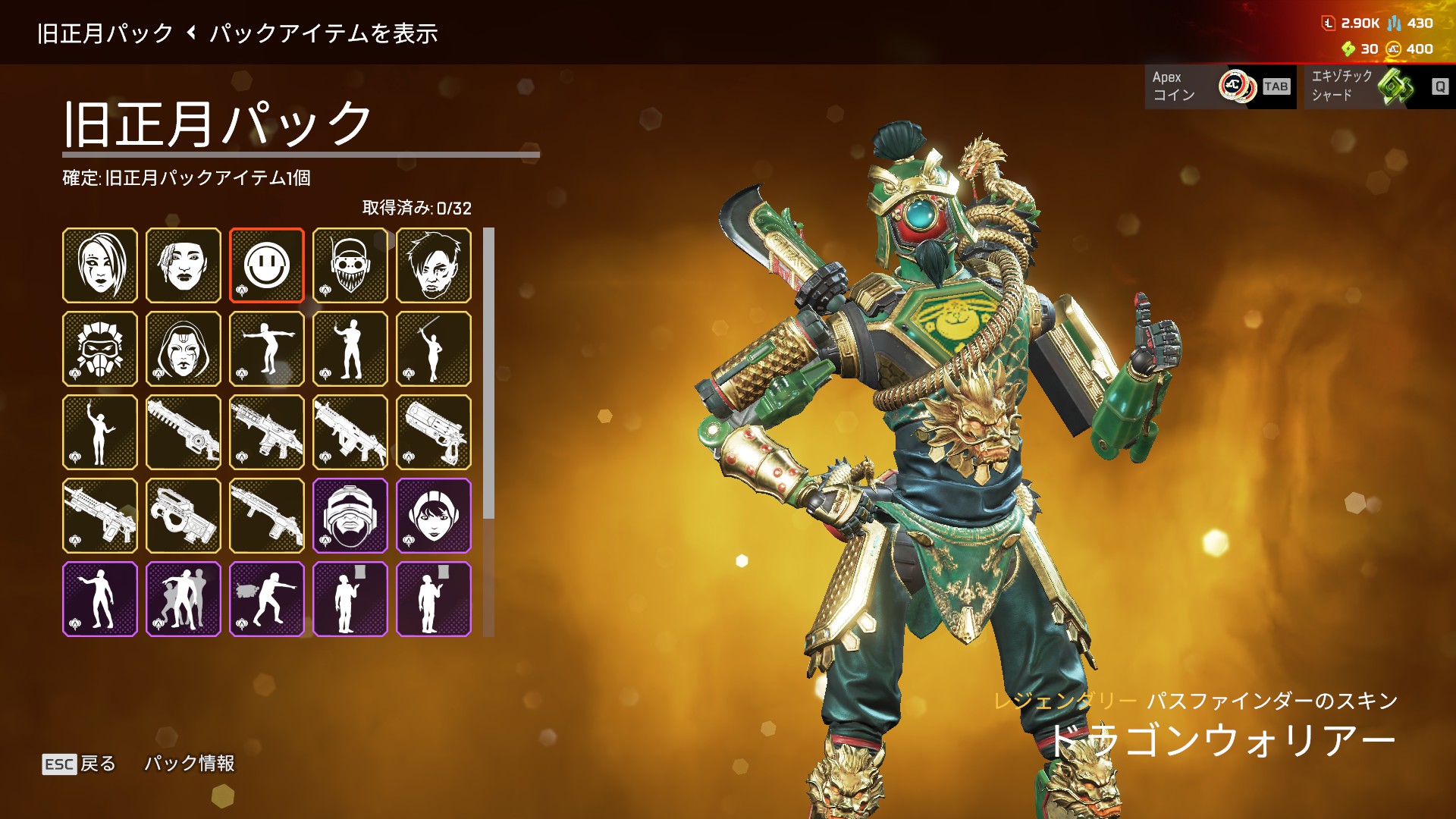Image resolution: width=1456 pixels, height=819 pixels.
Task: Select the smiley-face Pathfinder skin tile
Action: 266,265
